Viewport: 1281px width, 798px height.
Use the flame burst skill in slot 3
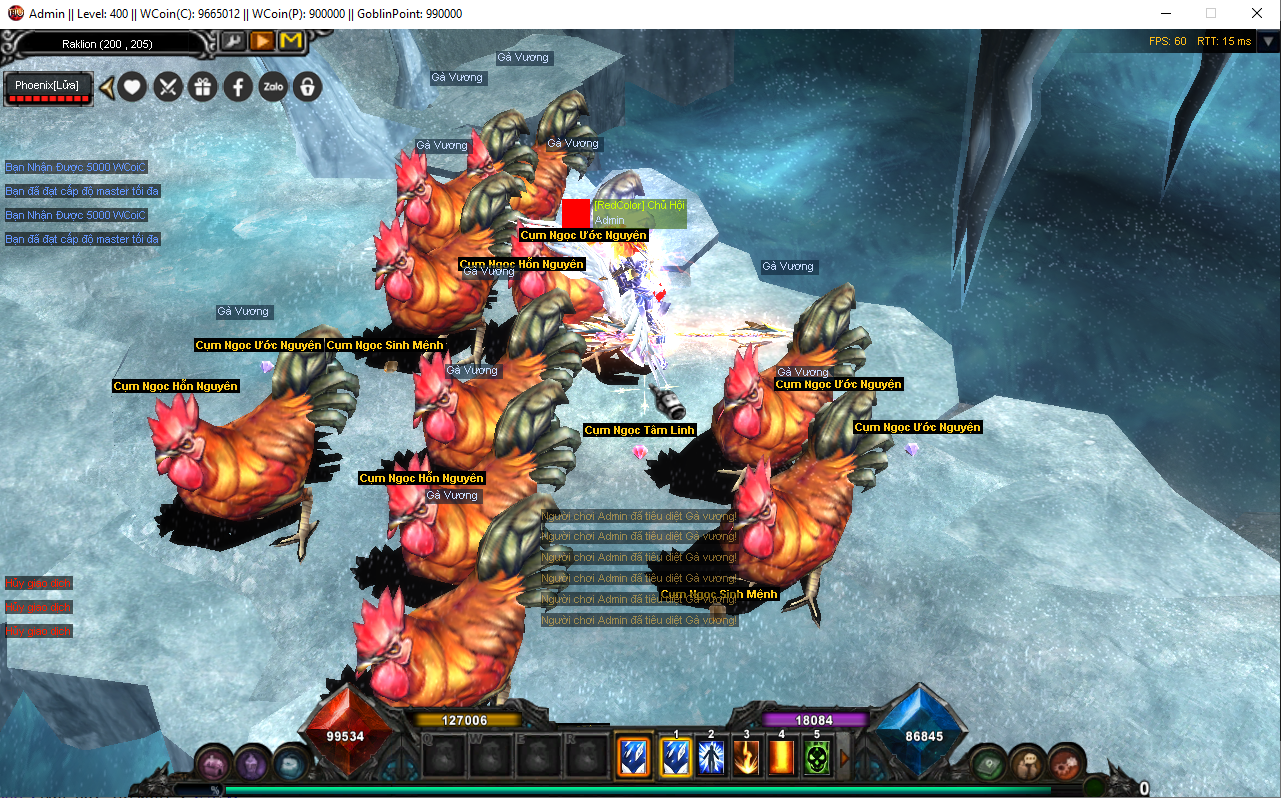pyautogui.click(x=746, y=758)
